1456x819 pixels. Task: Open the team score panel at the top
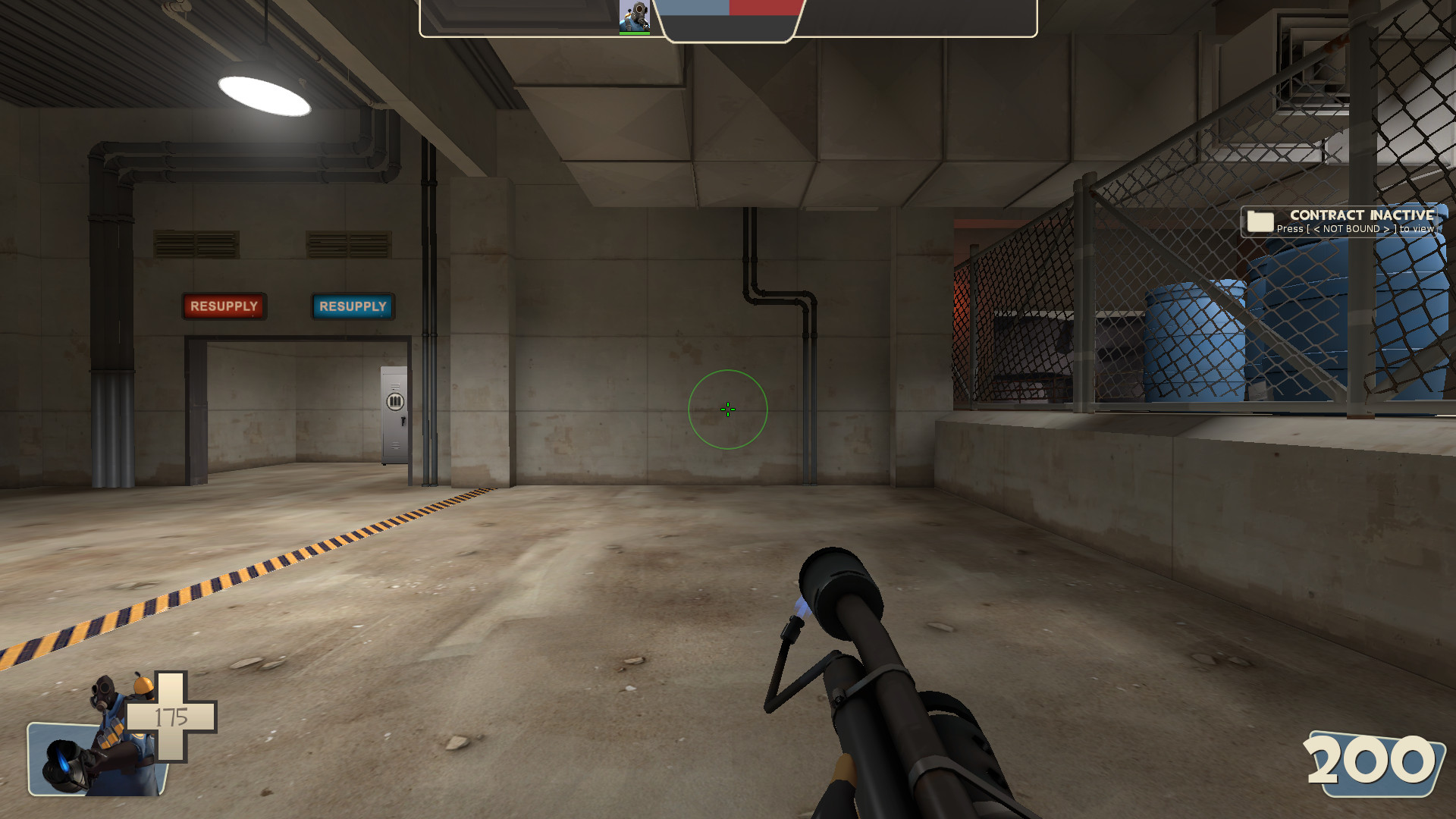point(728,19)
